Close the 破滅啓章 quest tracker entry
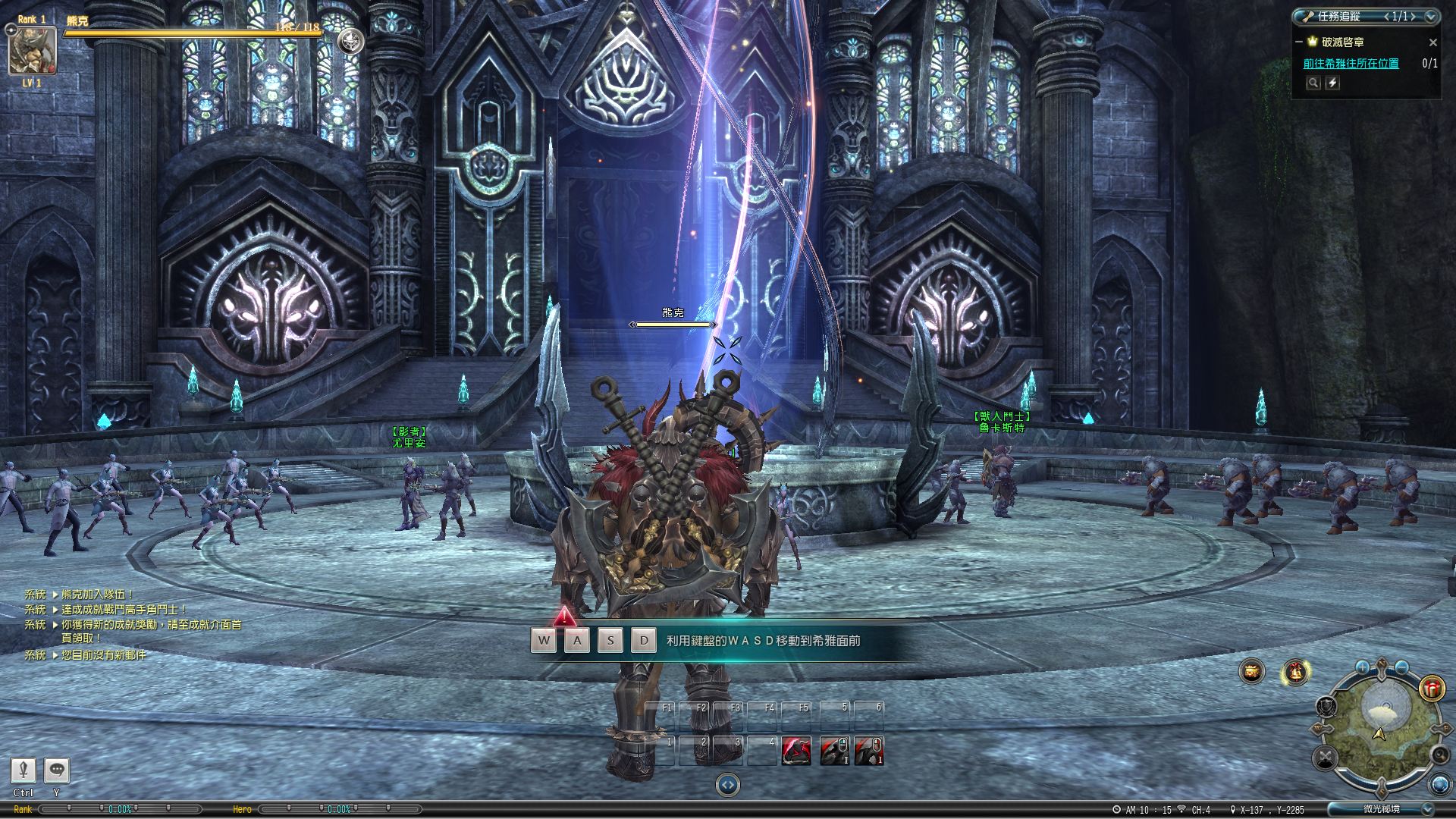The height and width of the screenshot is (819, 1456). click(x=1432, y=42)
